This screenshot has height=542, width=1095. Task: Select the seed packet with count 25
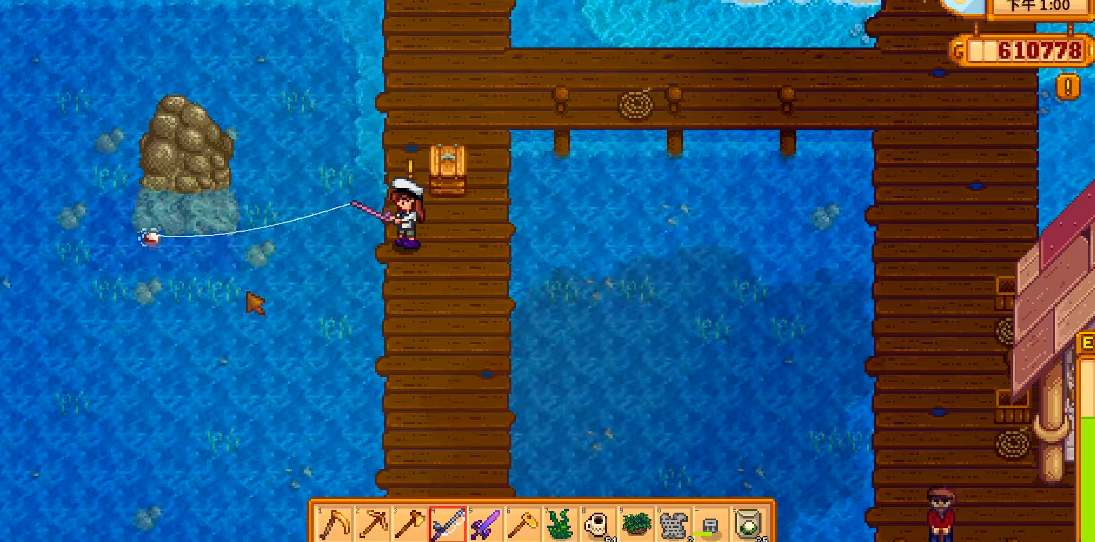tap(750, 523)
